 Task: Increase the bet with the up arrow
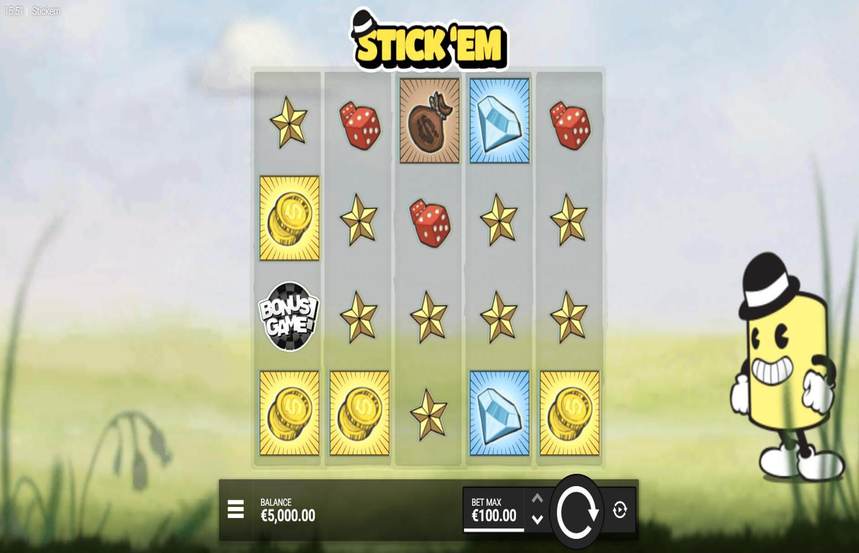click(x=537, y=498)
